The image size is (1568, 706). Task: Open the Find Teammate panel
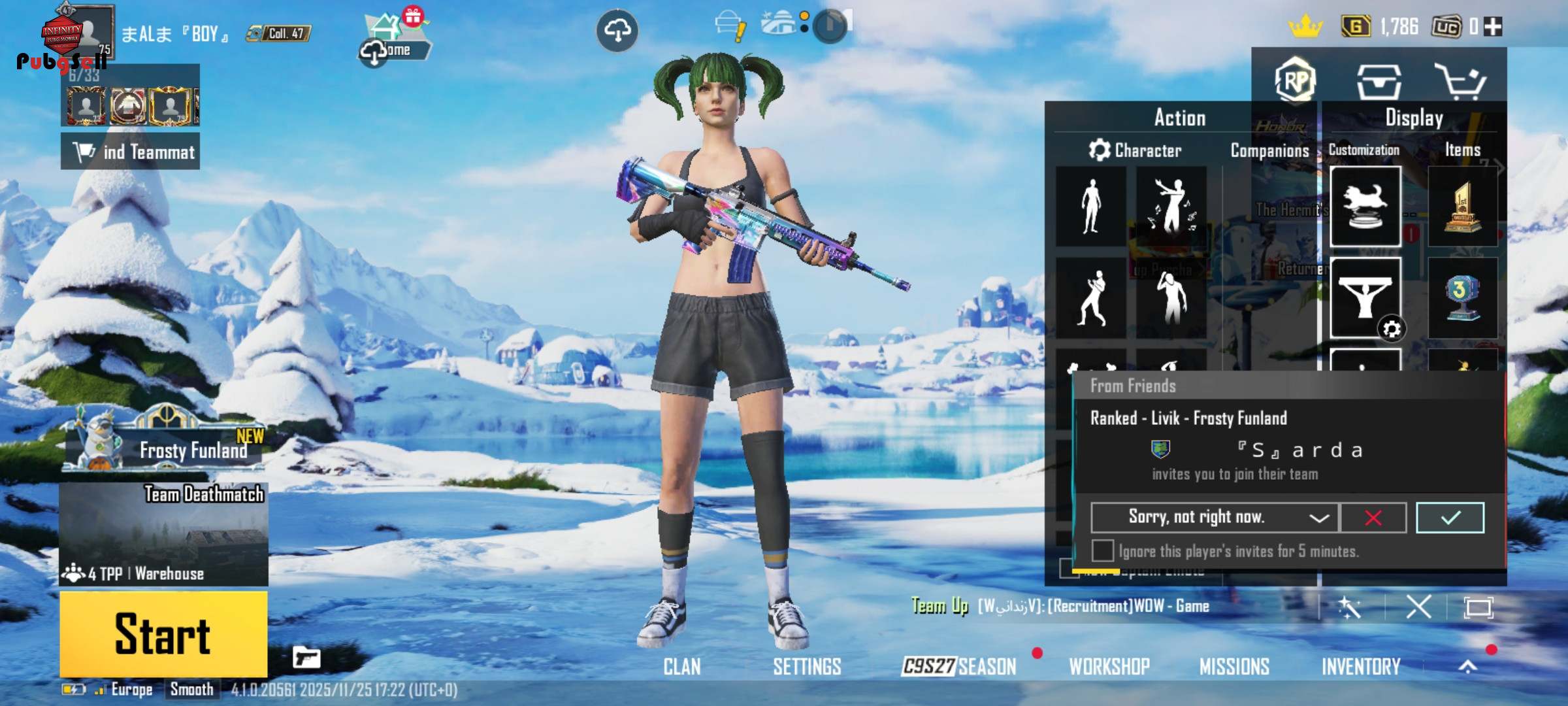click(131, 152)
